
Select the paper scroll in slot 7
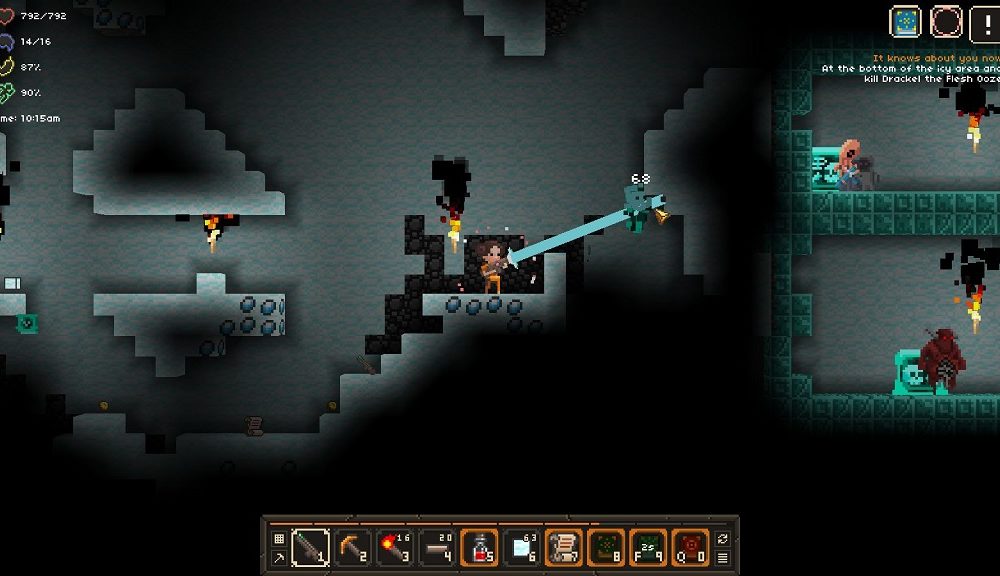tap(564, 547)
